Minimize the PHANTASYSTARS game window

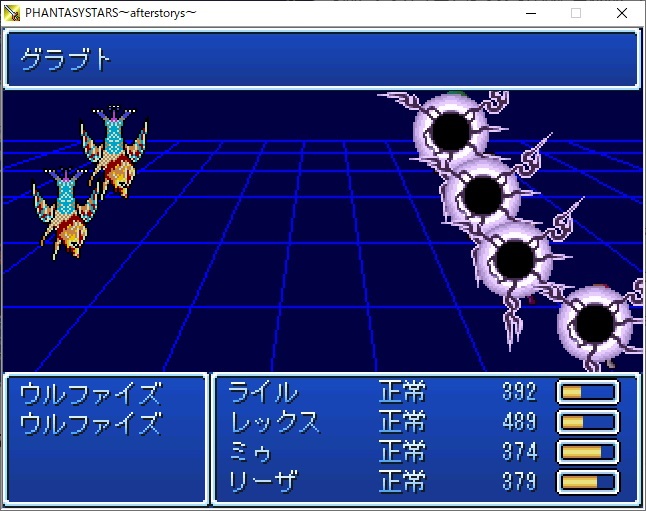529,13
